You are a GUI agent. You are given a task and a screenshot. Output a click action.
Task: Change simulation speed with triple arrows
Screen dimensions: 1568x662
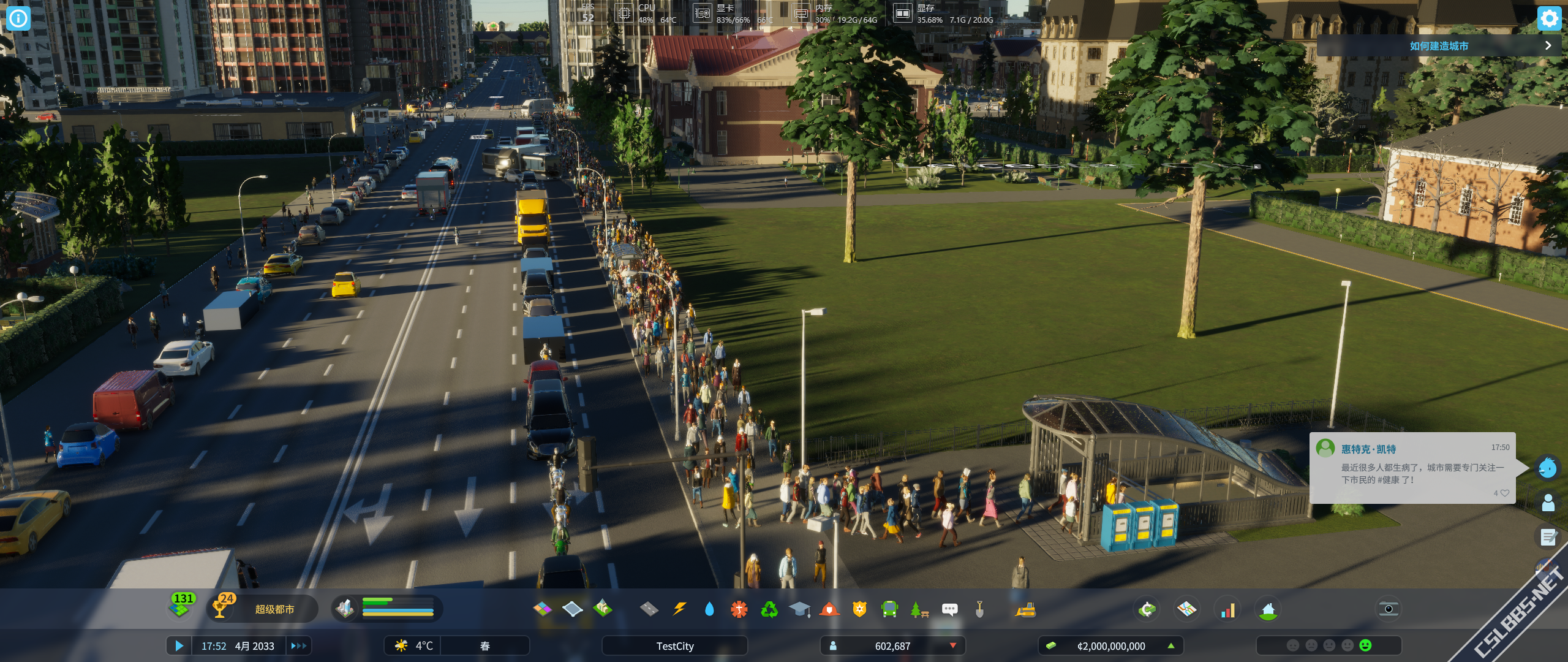(298, 645)
